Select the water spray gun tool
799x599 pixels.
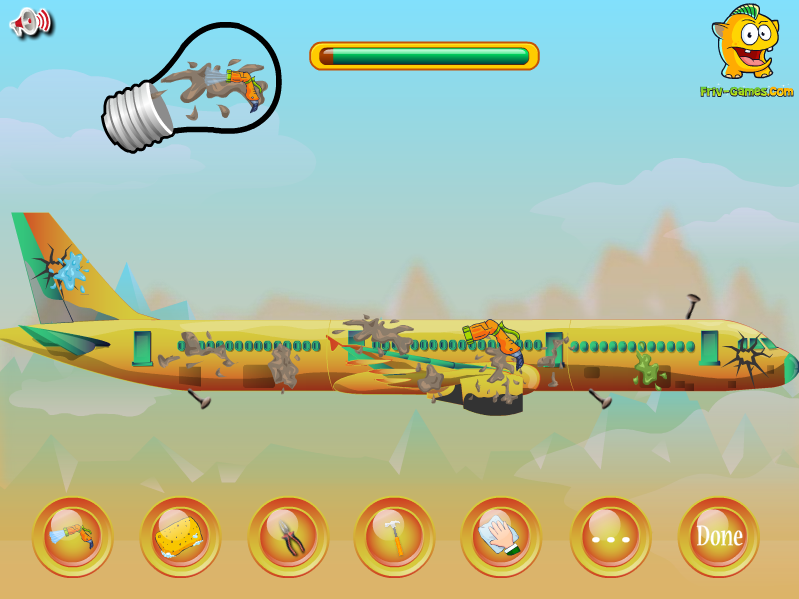click(72, 537)
